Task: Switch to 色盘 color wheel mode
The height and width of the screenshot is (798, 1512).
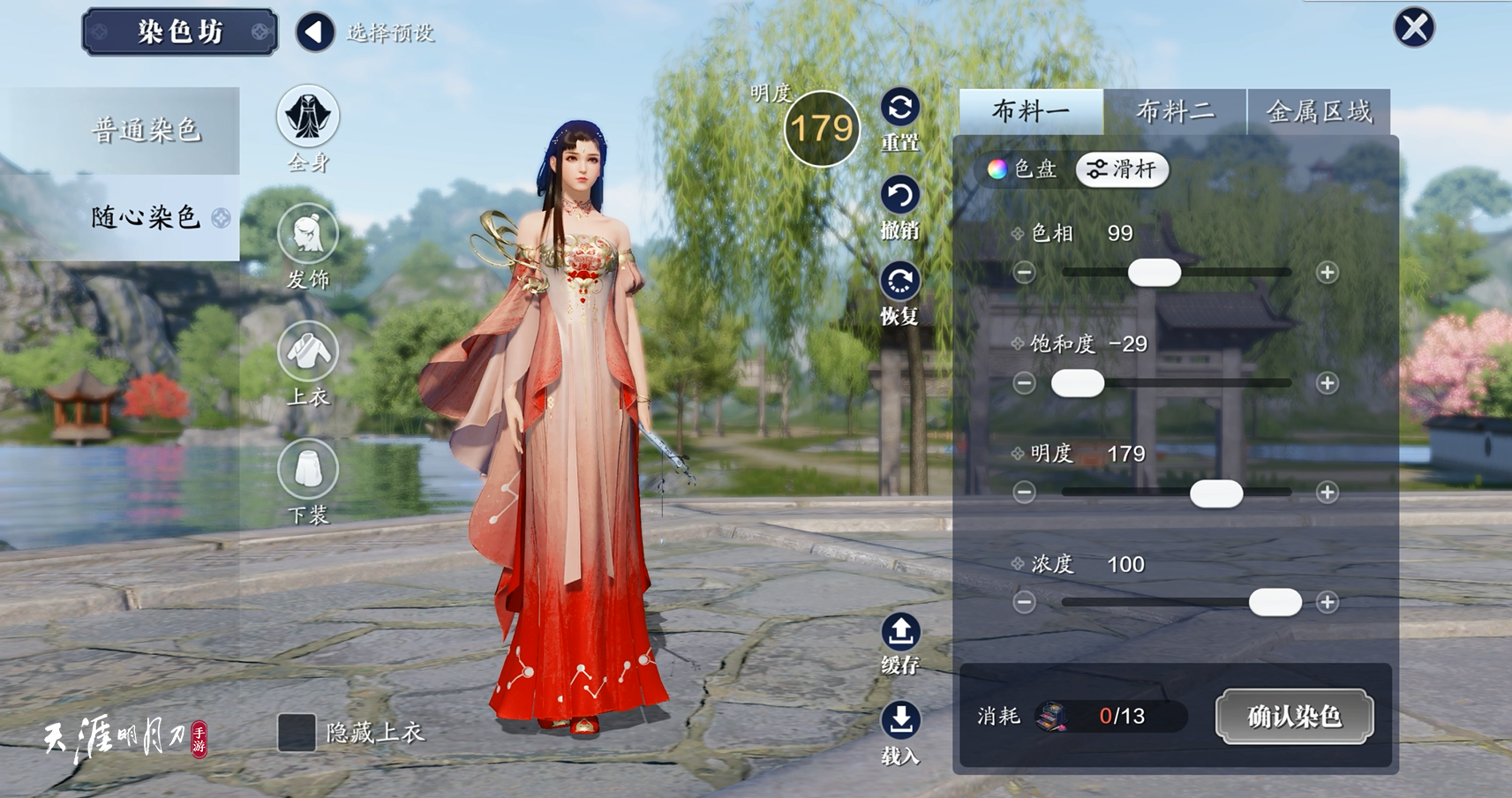Action: (x=1023, y=169)
